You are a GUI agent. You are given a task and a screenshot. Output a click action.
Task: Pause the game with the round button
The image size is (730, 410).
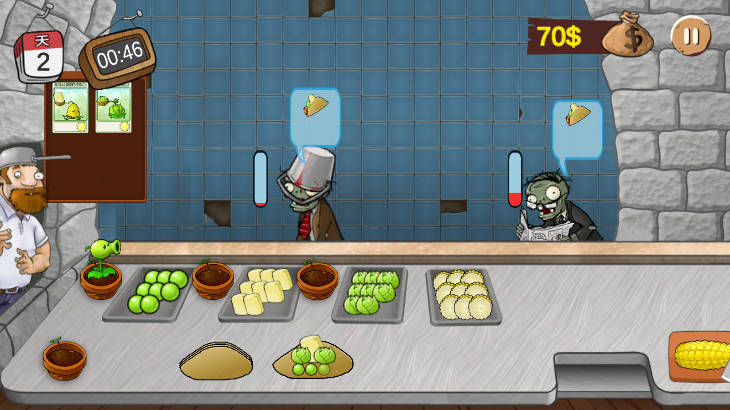(690, 36)
